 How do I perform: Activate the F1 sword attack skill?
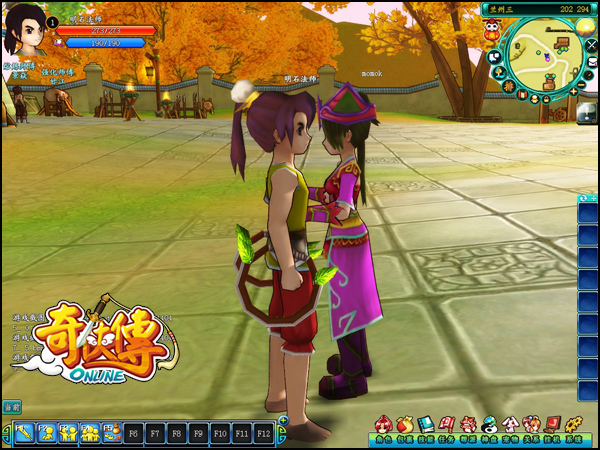23,433
